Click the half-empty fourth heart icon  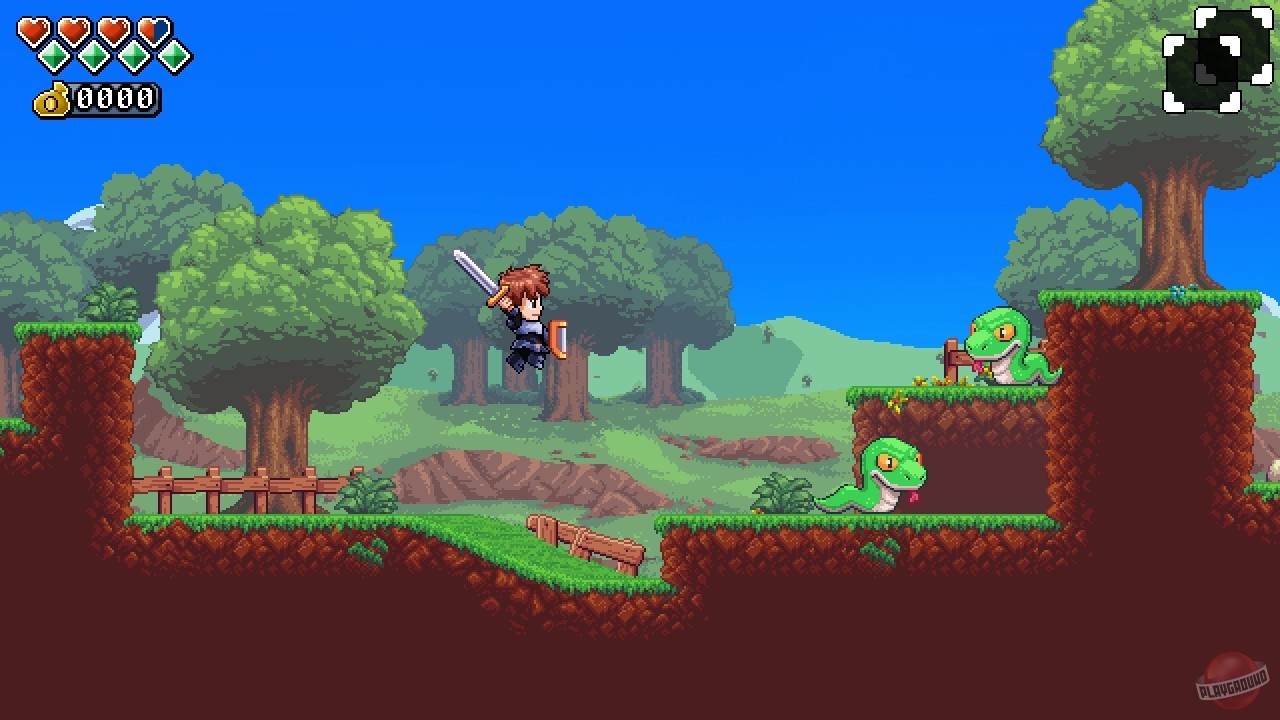coord(152,28)
